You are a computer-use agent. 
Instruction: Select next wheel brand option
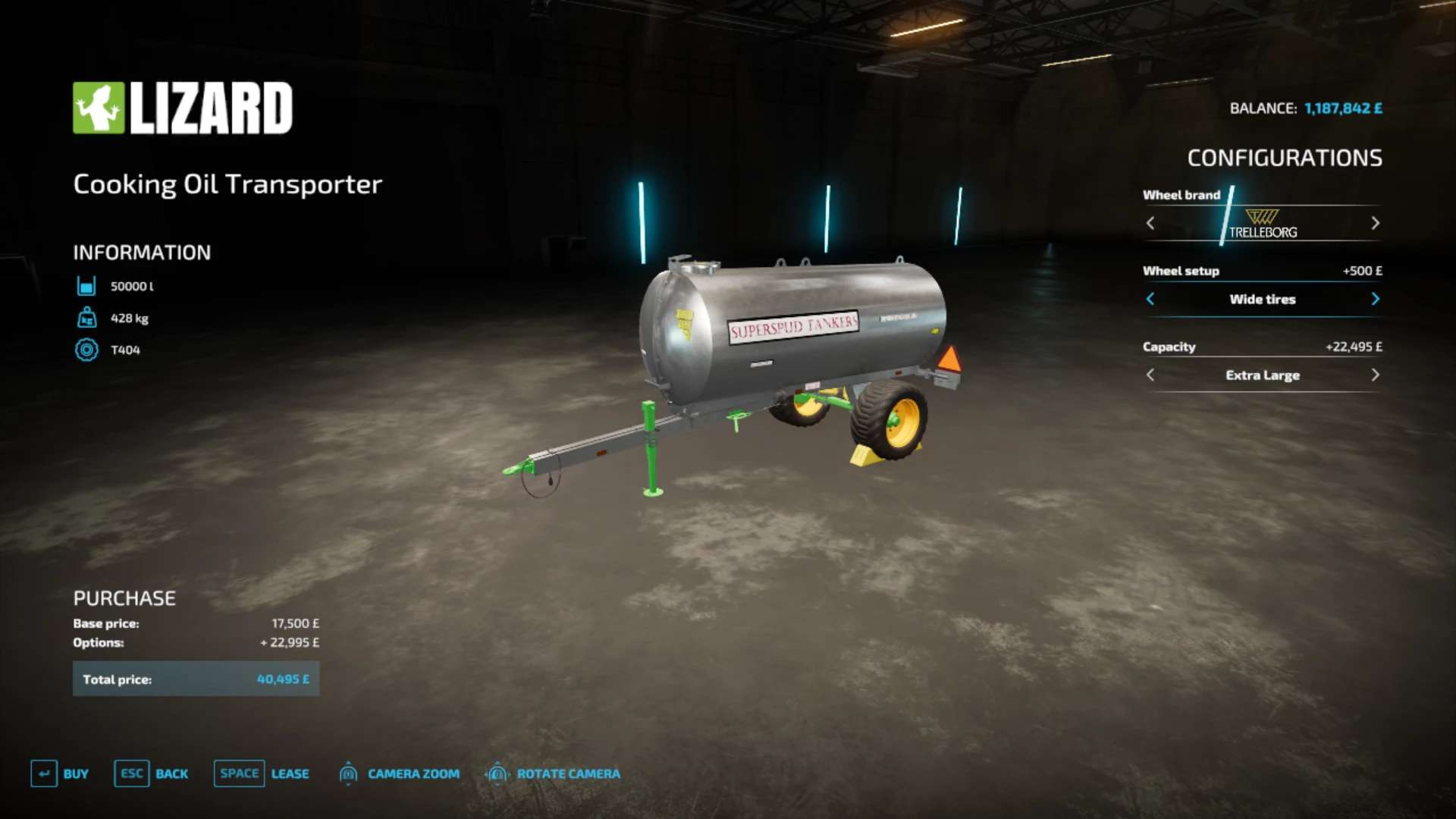click(x=1375, y=223)
